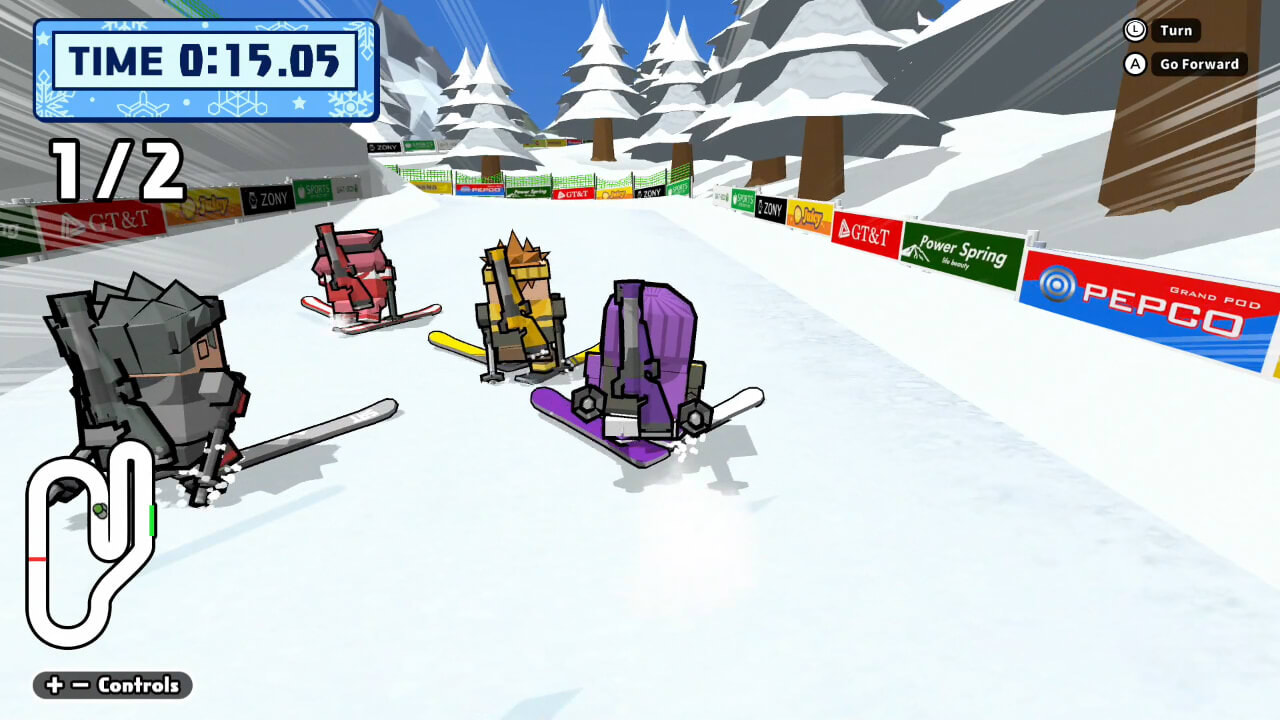
Task: Click the L stick Turn control icon
Action: [x=1136, y=30]
